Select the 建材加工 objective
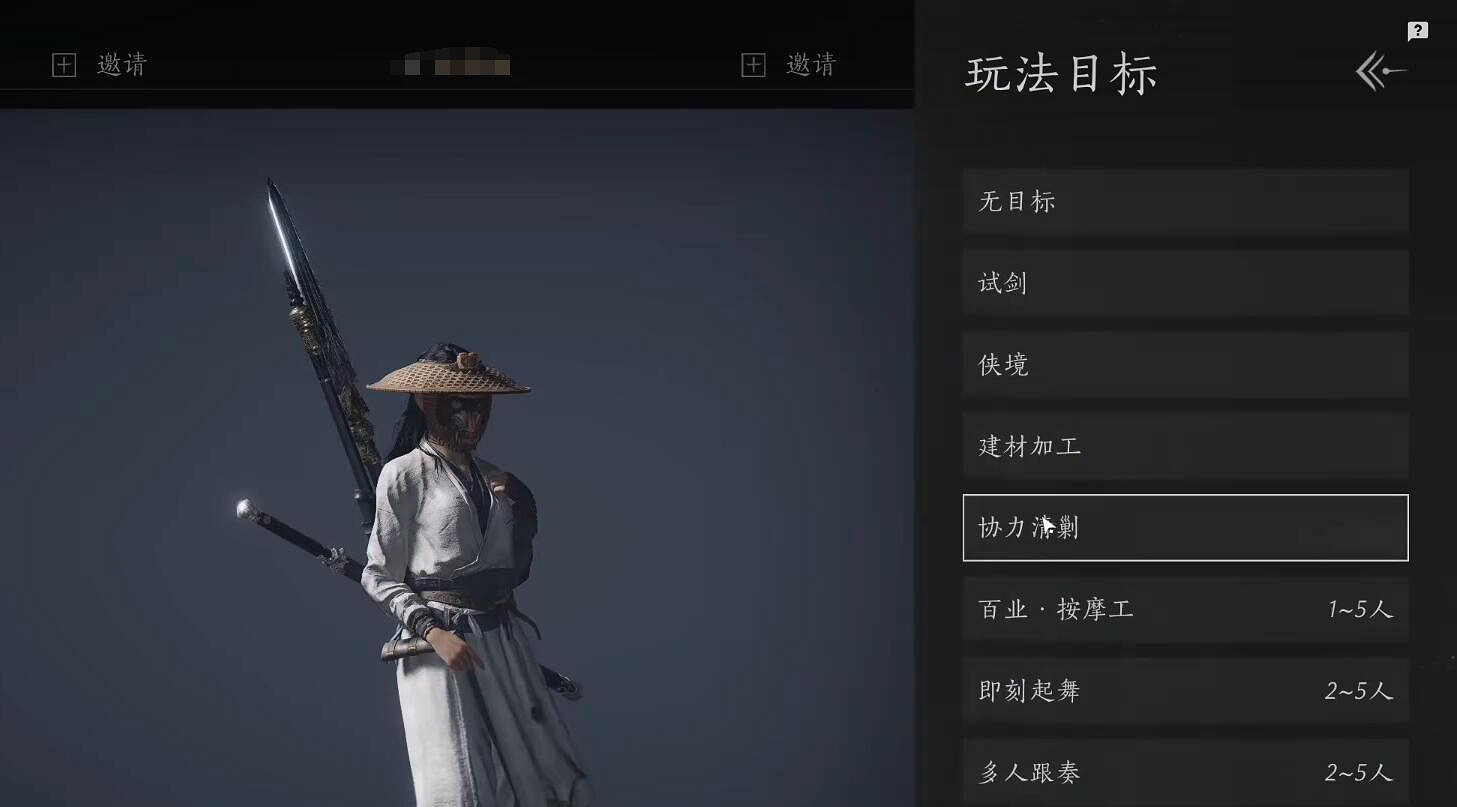This screenshot has height=807, width=1457. click(x=1184, y=446)
